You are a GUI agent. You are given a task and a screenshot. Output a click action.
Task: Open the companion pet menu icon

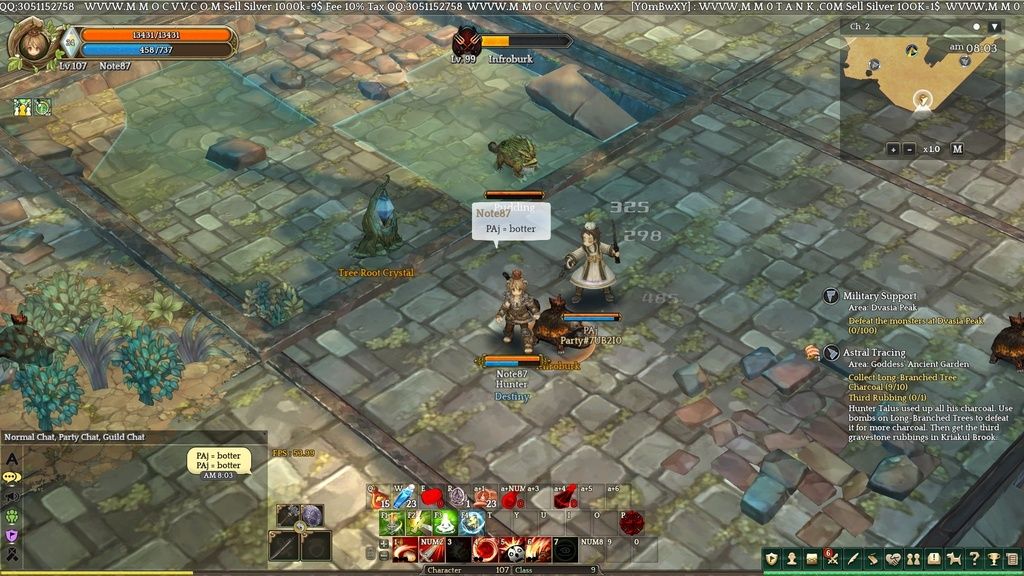[954, 558]
